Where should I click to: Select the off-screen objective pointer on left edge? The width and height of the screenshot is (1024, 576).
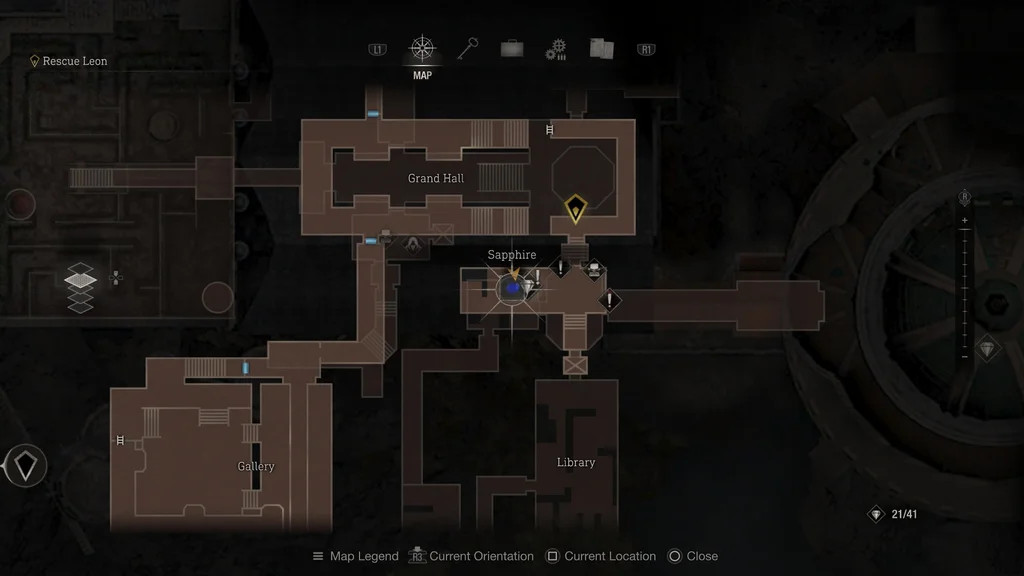25,465
